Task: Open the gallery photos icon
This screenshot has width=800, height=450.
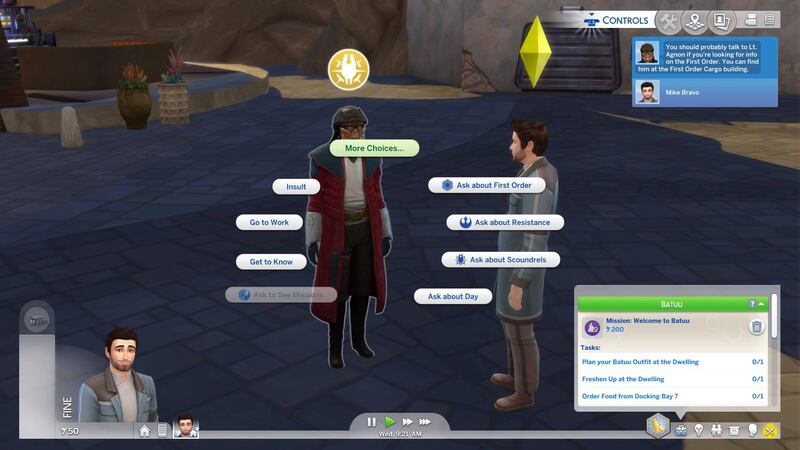Action: (x=719, y=20)
